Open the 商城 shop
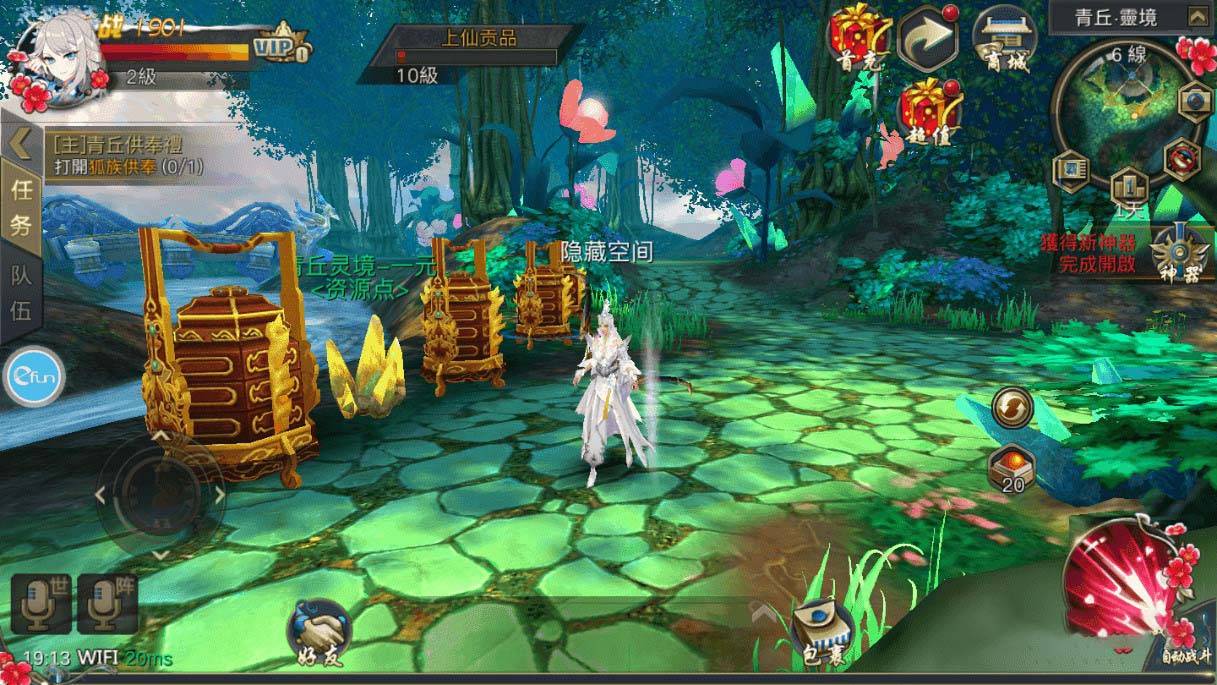Image resolution: width=1217 pixels, height=685 pixels. pos(1003,38)
